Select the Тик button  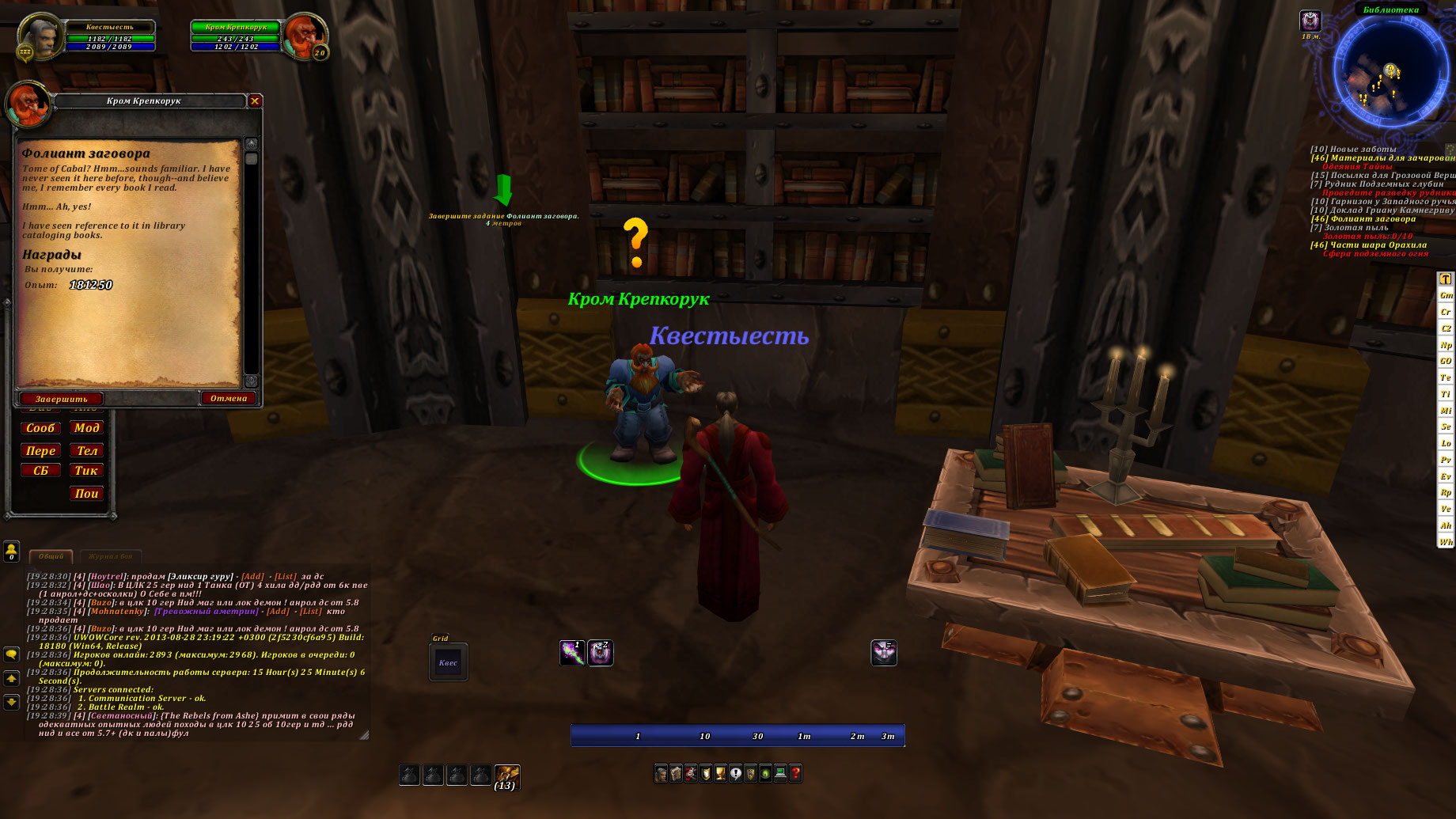[x=86, y=471]
